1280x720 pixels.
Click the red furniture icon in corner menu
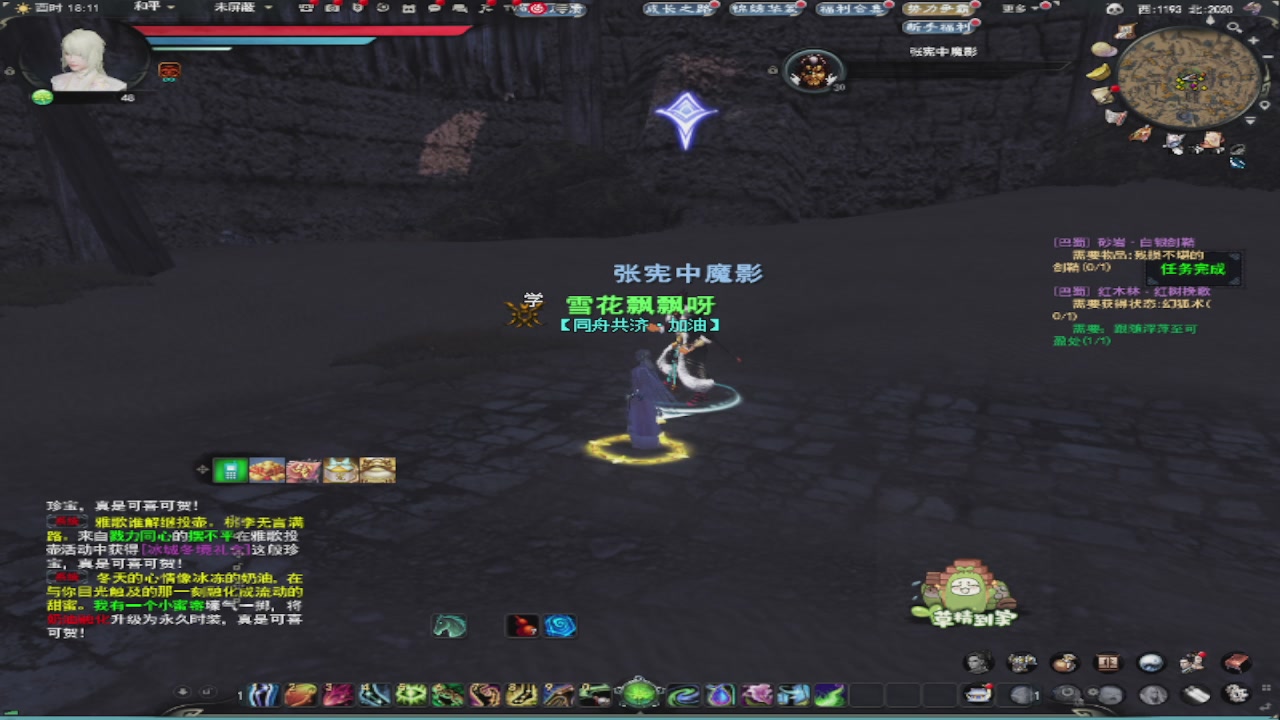coord(1234,662)
